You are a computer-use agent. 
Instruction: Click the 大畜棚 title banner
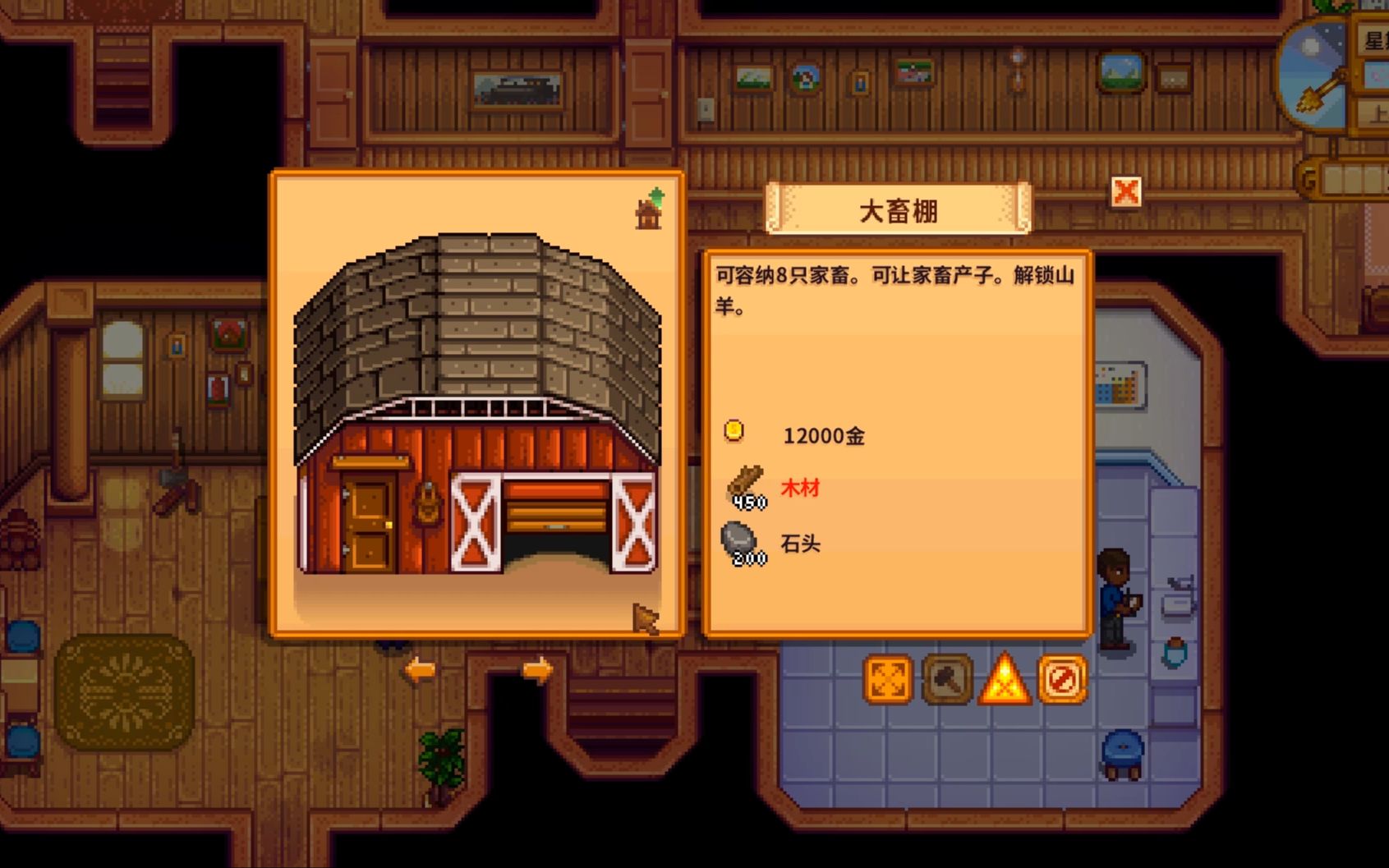click(900, 207)
